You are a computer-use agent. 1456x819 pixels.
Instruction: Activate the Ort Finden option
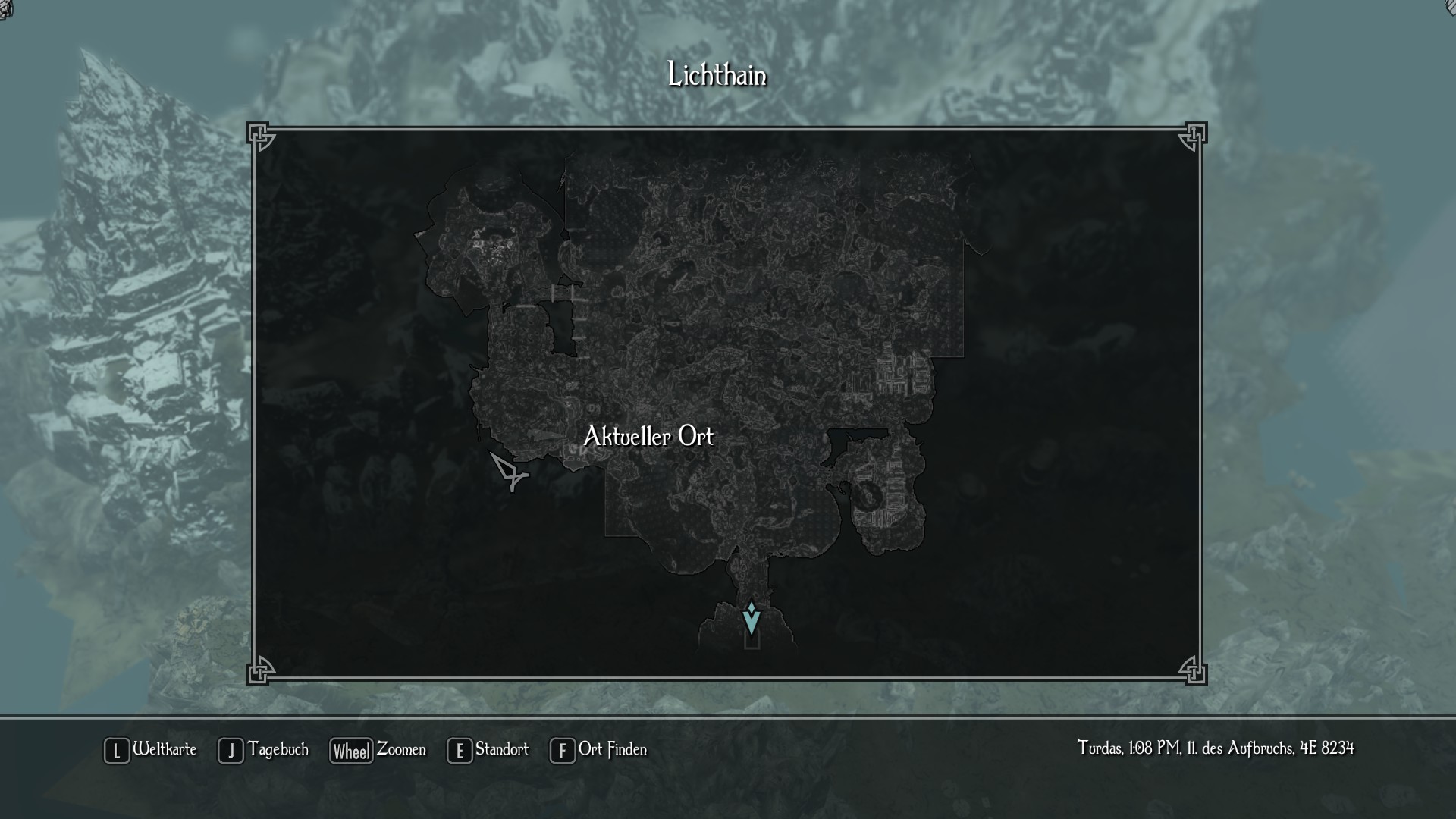pyautogui.click(x=599, y=750)
